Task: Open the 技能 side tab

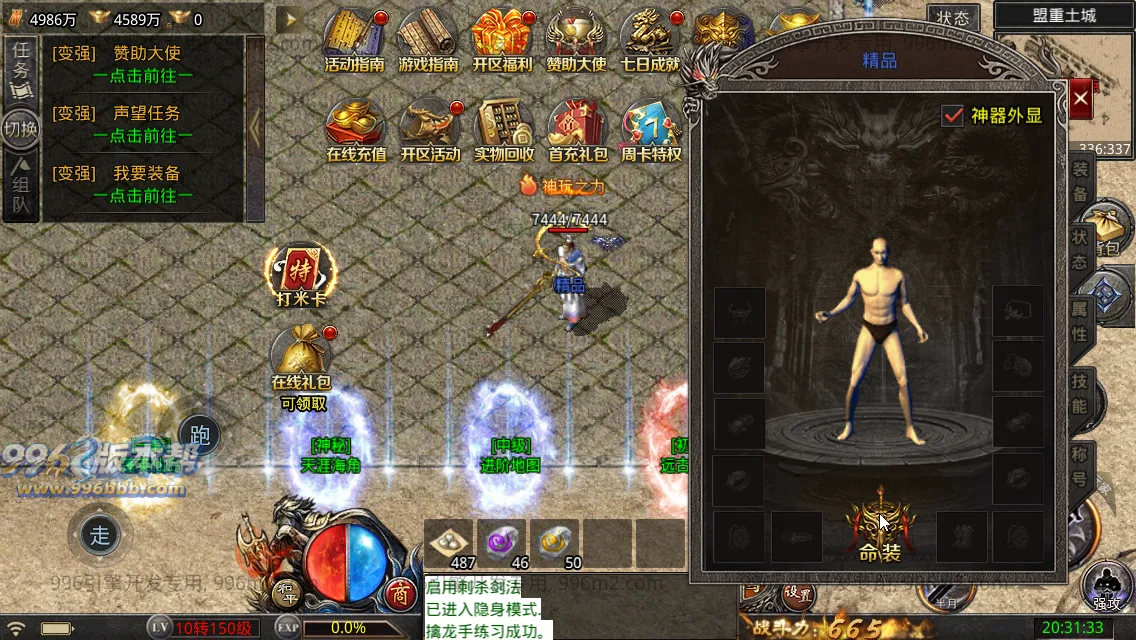Action: (x=1080, y=393)
